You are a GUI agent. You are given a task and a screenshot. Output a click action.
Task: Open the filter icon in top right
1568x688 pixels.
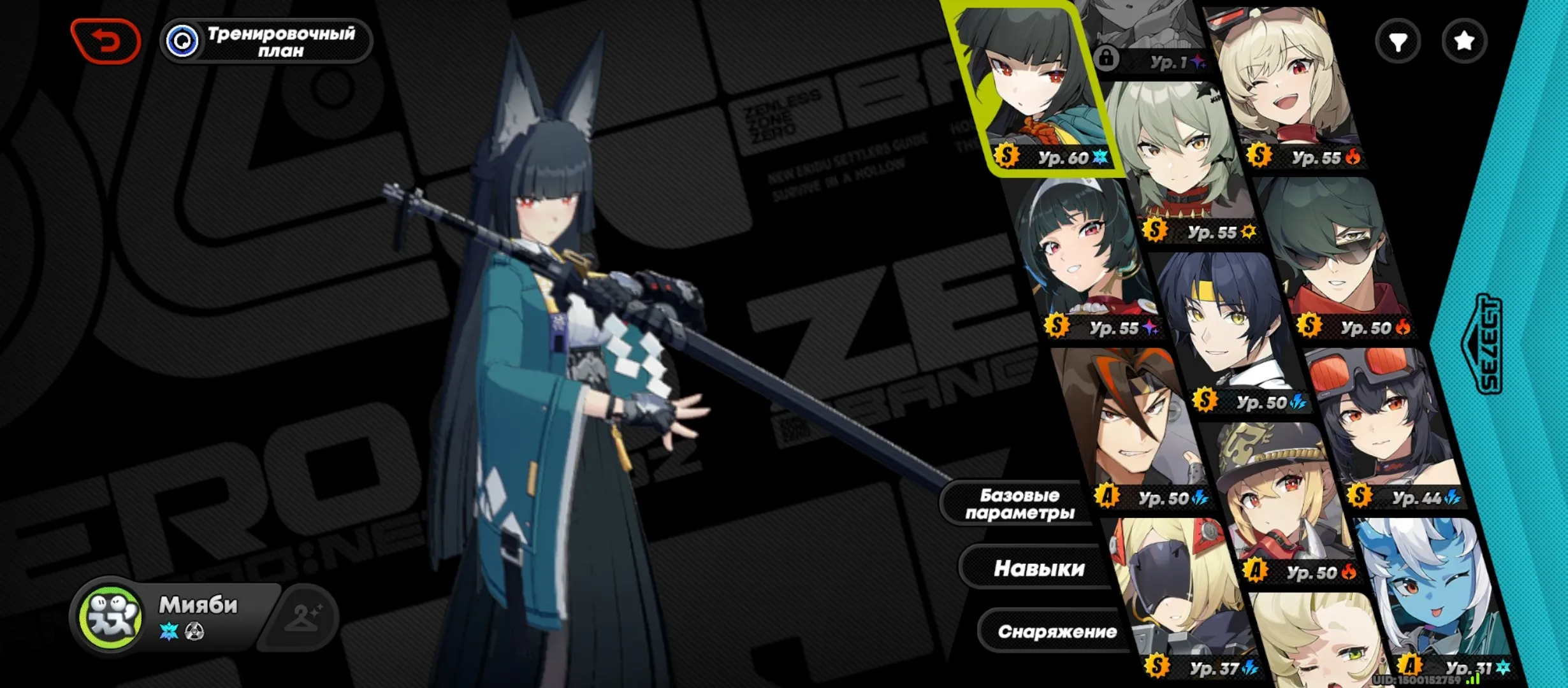[x=1400, y=40]
